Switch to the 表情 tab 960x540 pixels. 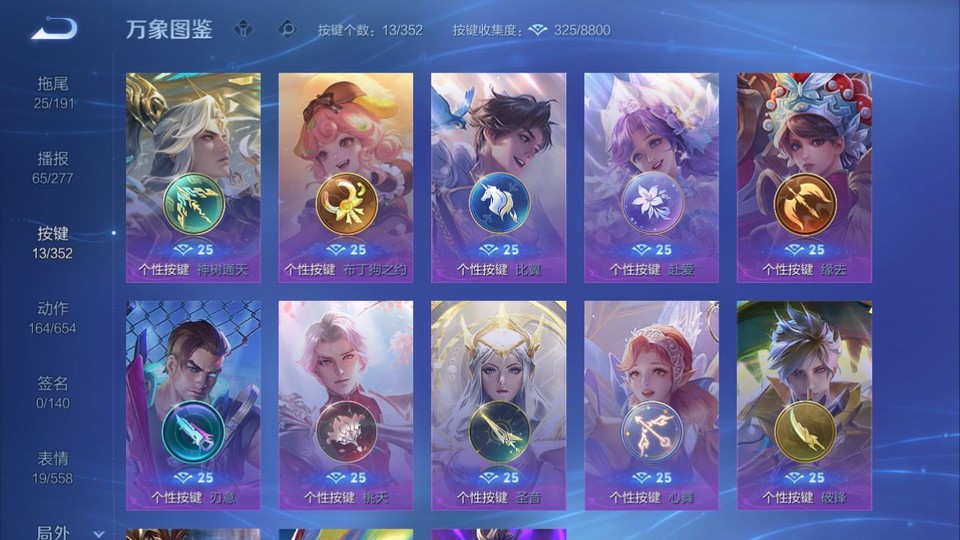53,467
